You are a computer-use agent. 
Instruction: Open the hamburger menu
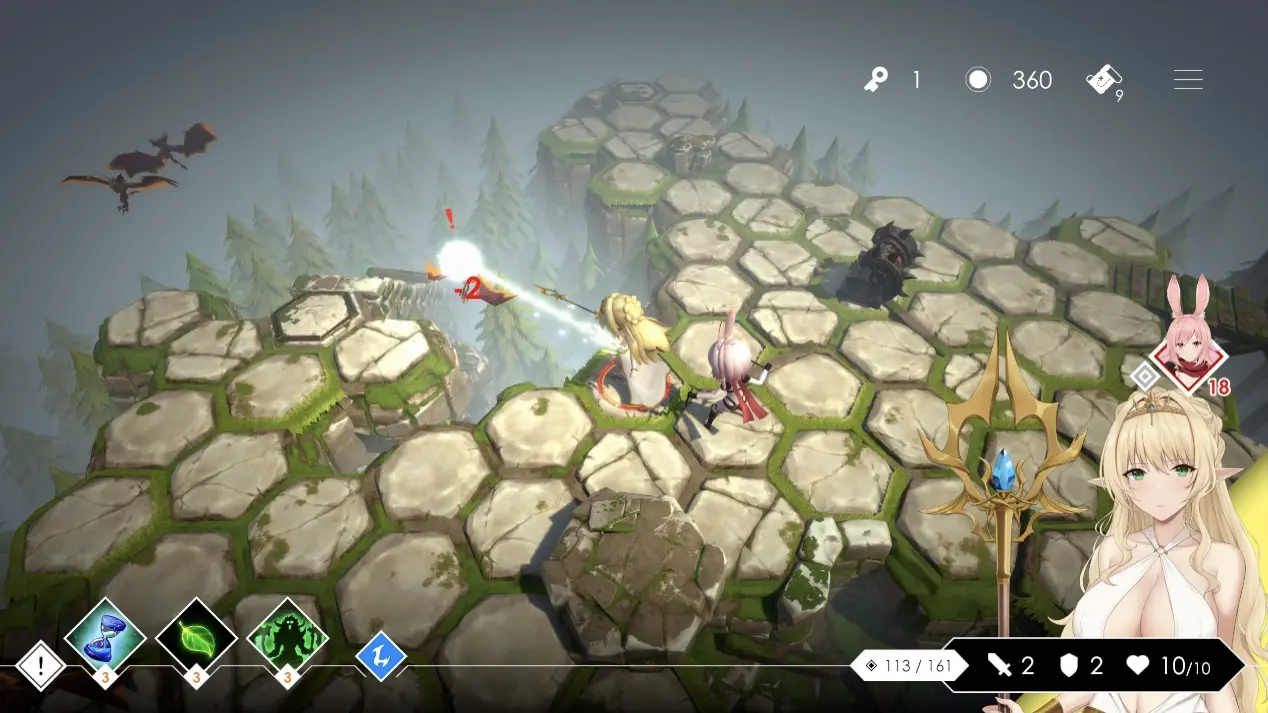(1188, 80)
